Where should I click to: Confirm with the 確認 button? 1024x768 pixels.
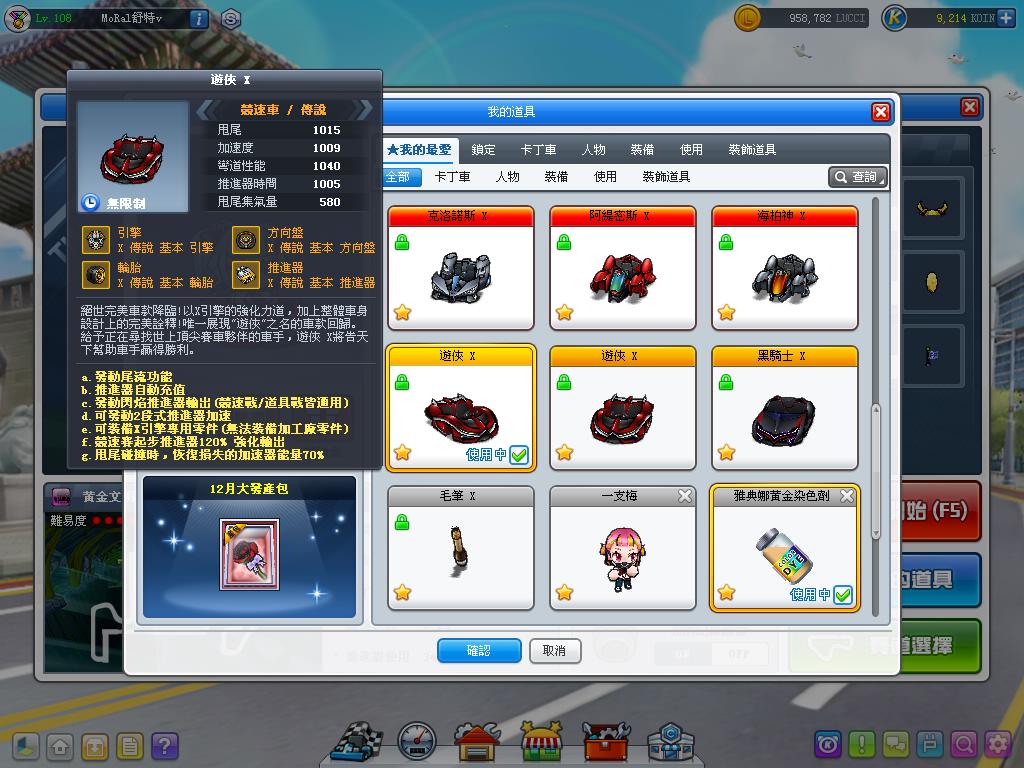coord(479,651)
